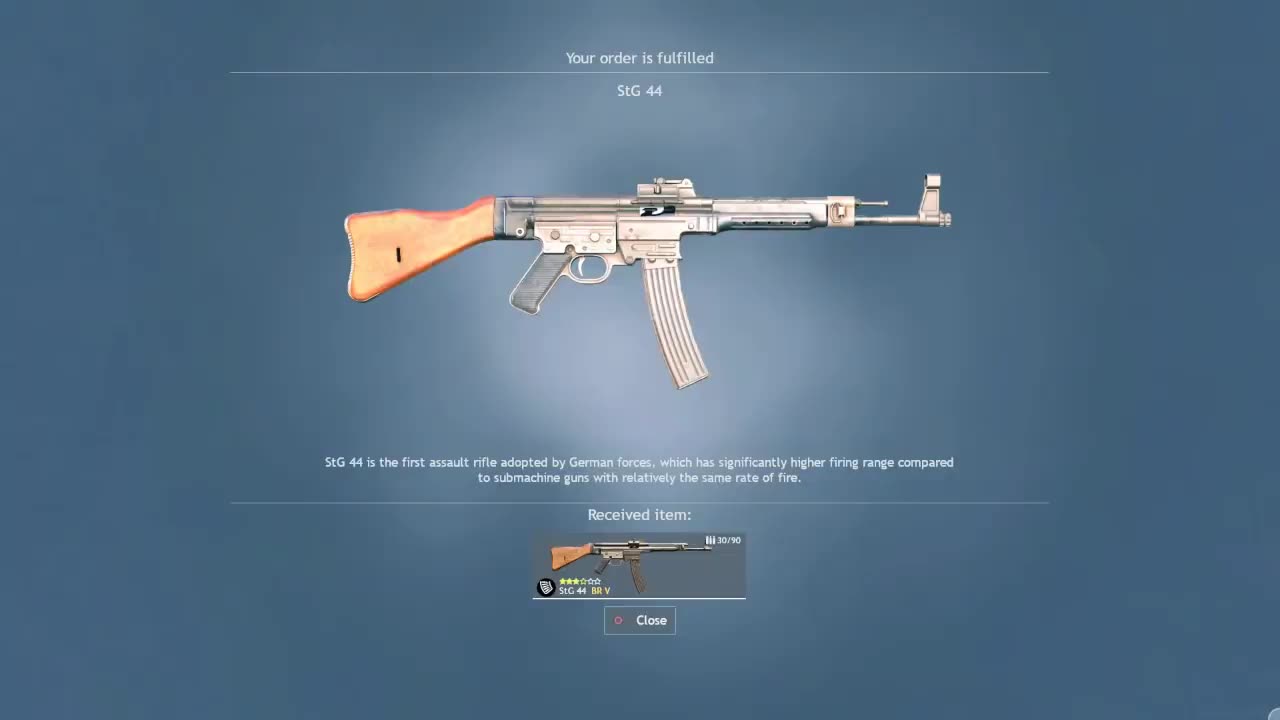Click the weapon class badge on the item card
This screenshot has height=720, width=1280.
[x=546, y=587]
